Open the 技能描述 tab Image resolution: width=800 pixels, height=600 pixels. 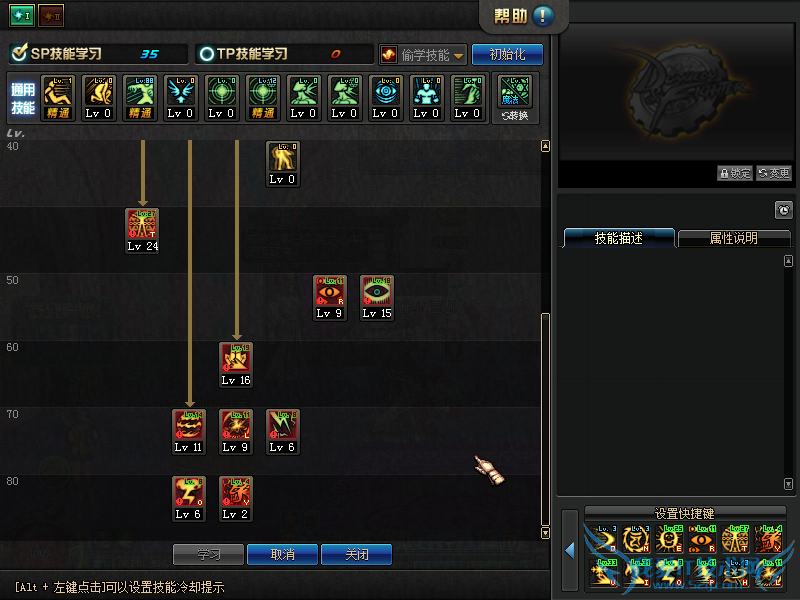point(618,238)
